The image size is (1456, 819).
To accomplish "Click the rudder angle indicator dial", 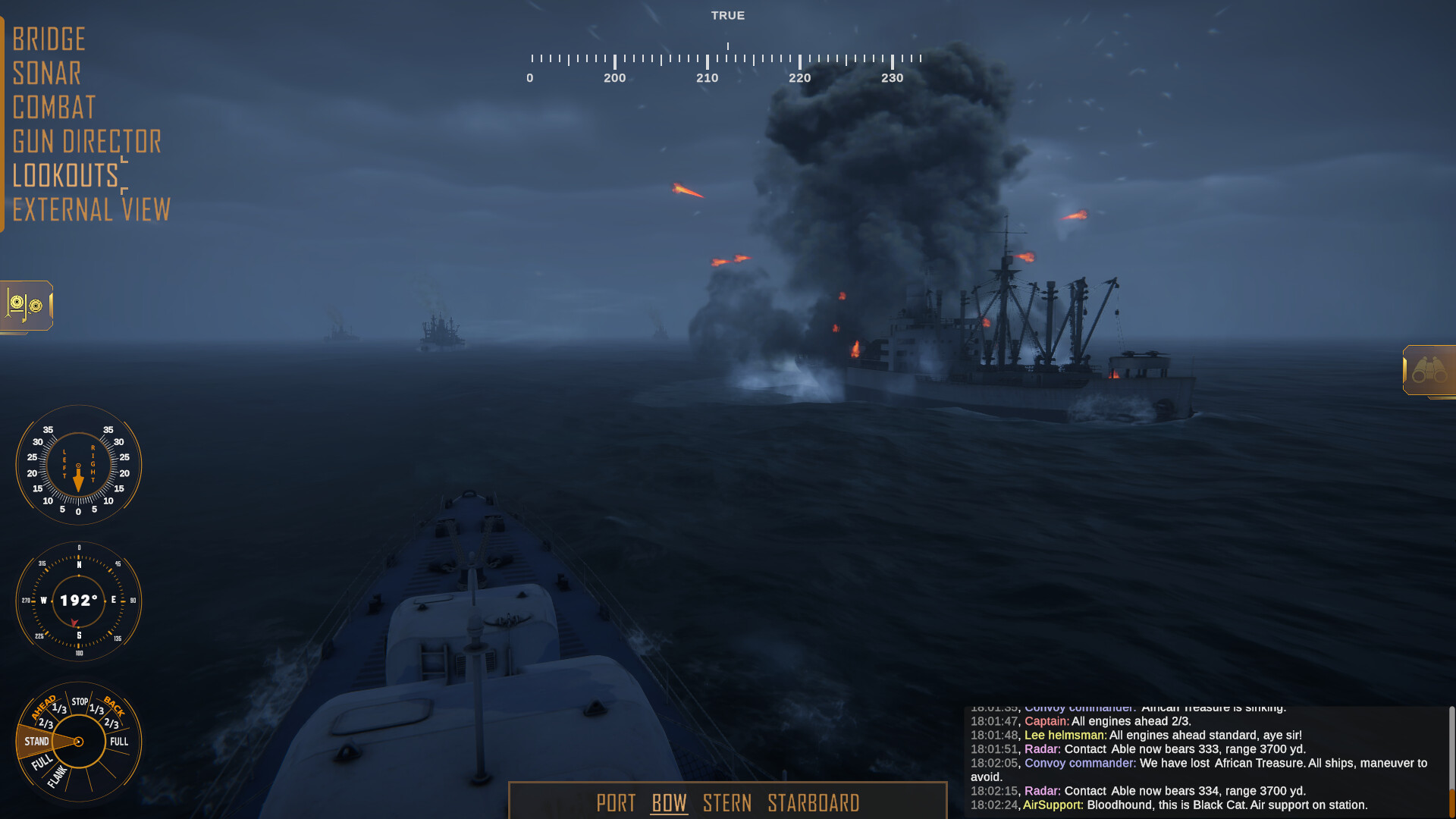I will [78, 465].
